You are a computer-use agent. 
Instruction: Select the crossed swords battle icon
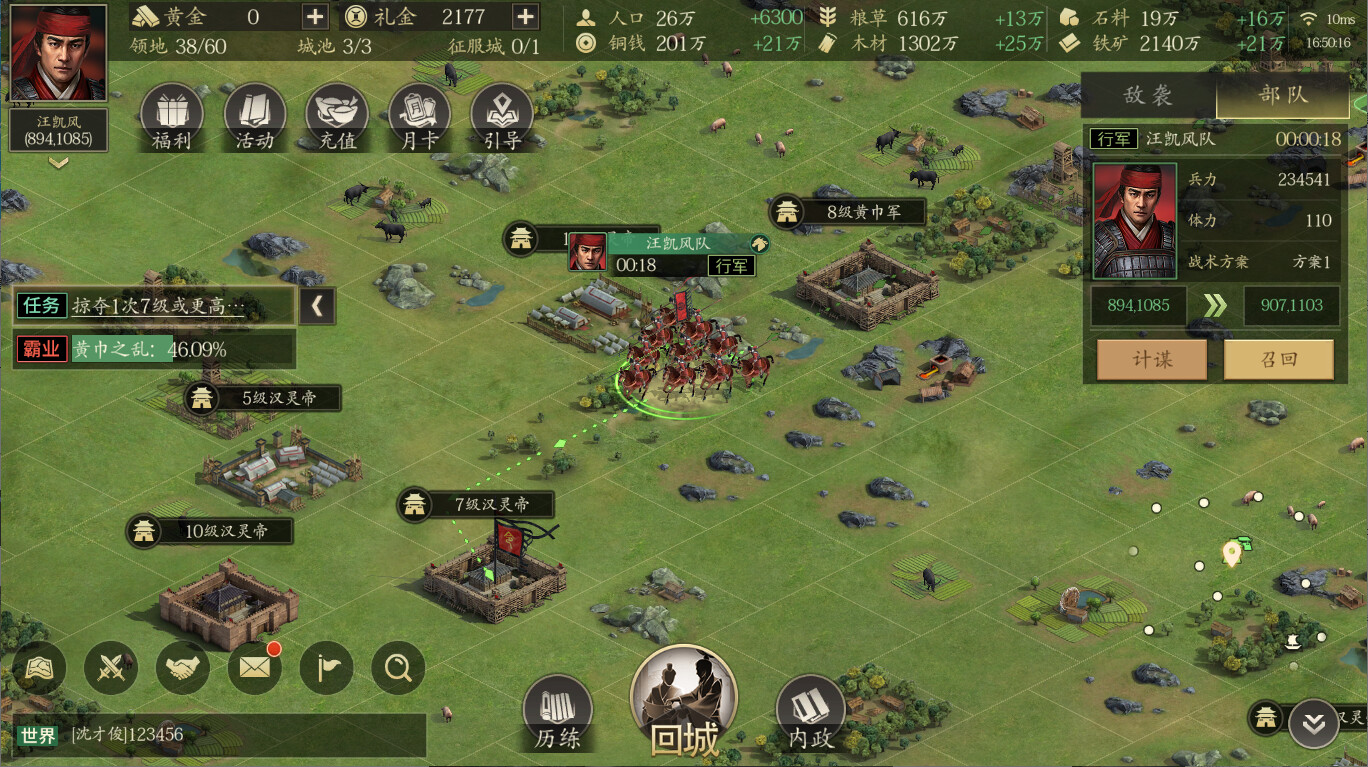point(110,668)
